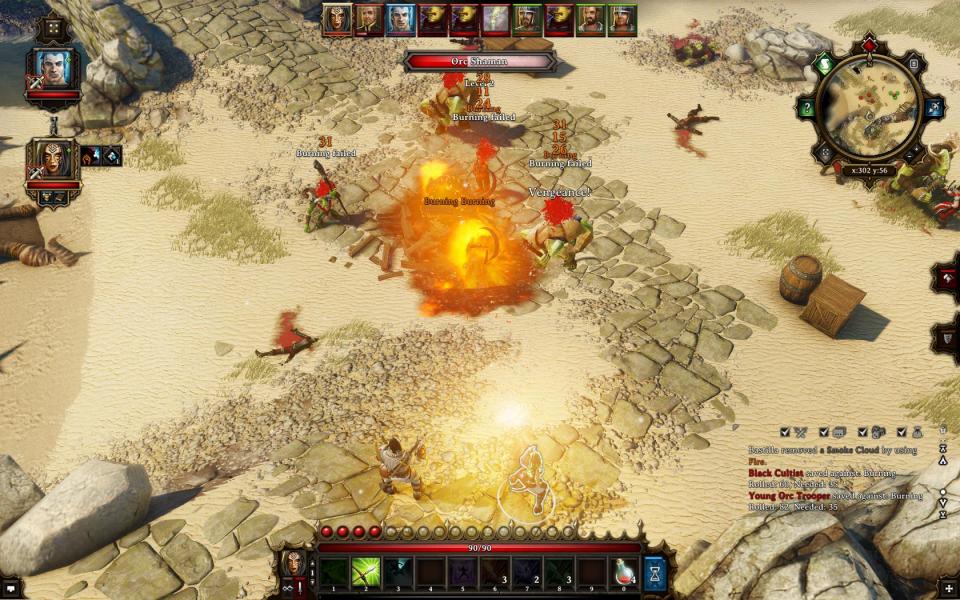End turn with the blue hourglass button
Image resolution: width=960 pixels, height=600 pixels.
[656, 573]
